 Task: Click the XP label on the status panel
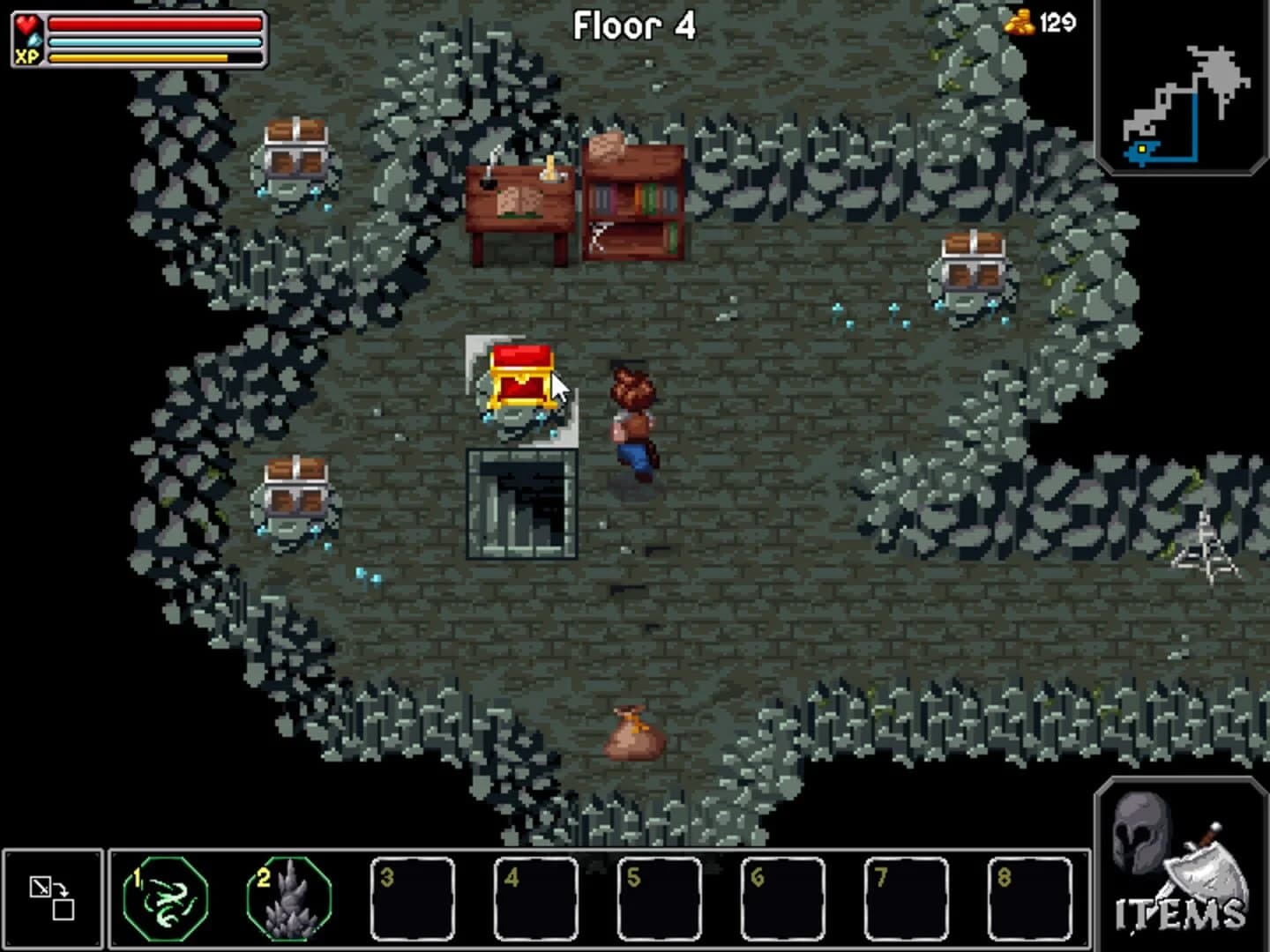(26, 59)
